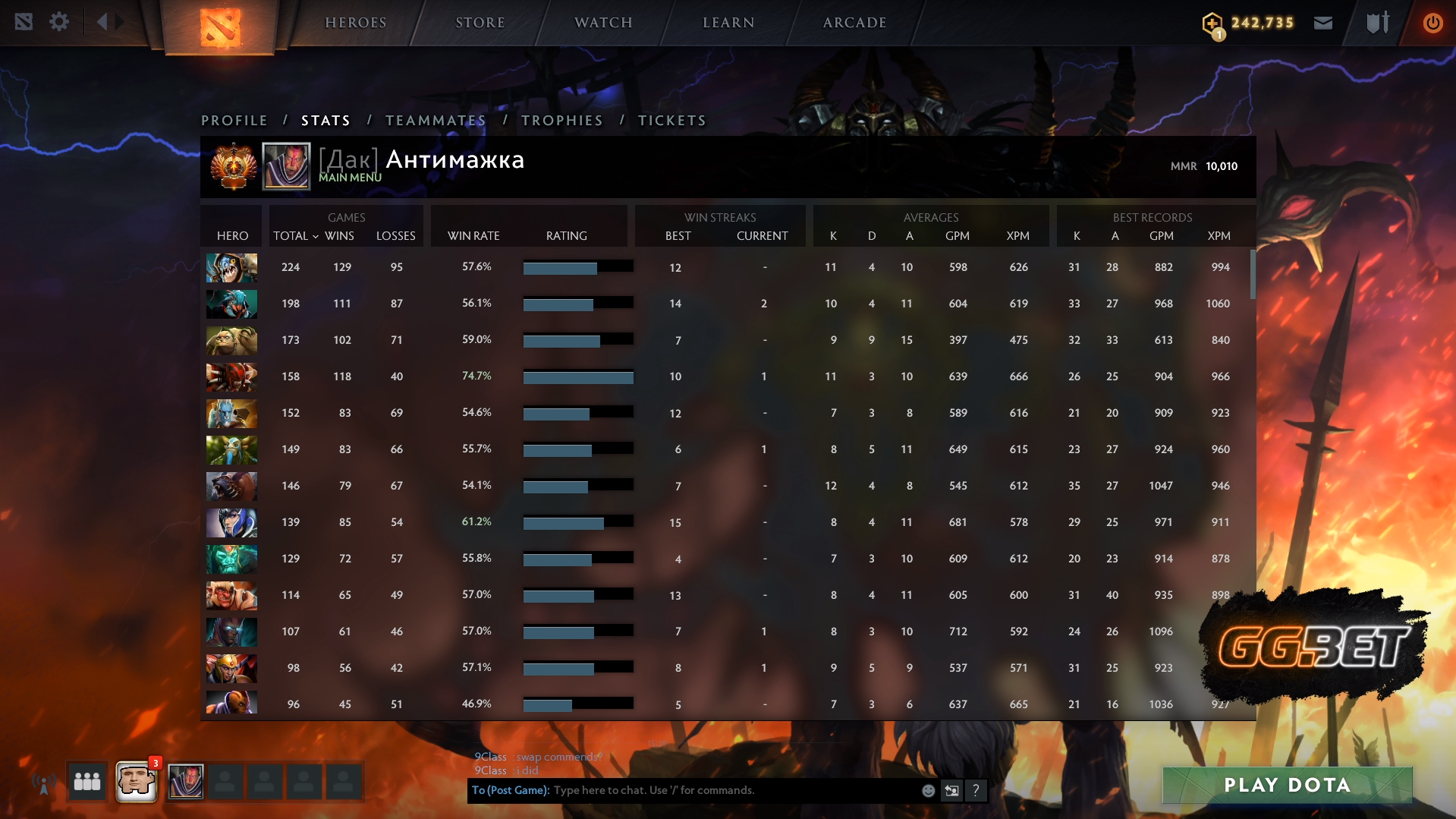Open the settings gear
Screen dimensions: 1456x819
click(x=59, y=22)
